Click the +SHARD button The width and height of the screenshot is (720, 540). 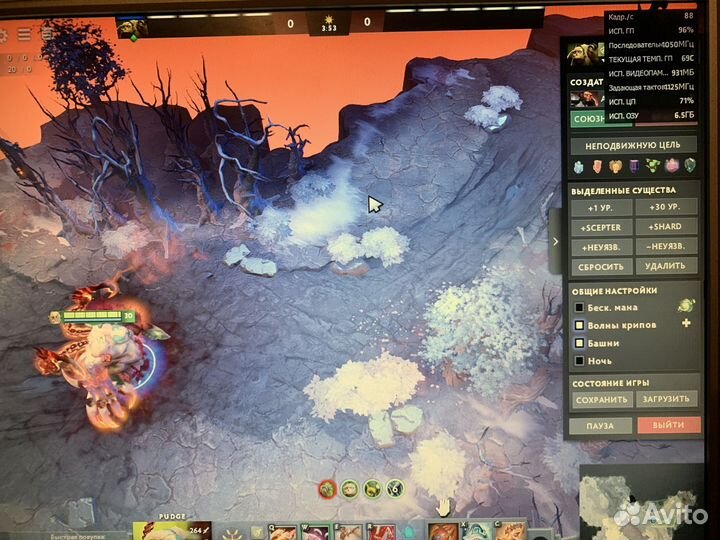(x=664, y=227)
